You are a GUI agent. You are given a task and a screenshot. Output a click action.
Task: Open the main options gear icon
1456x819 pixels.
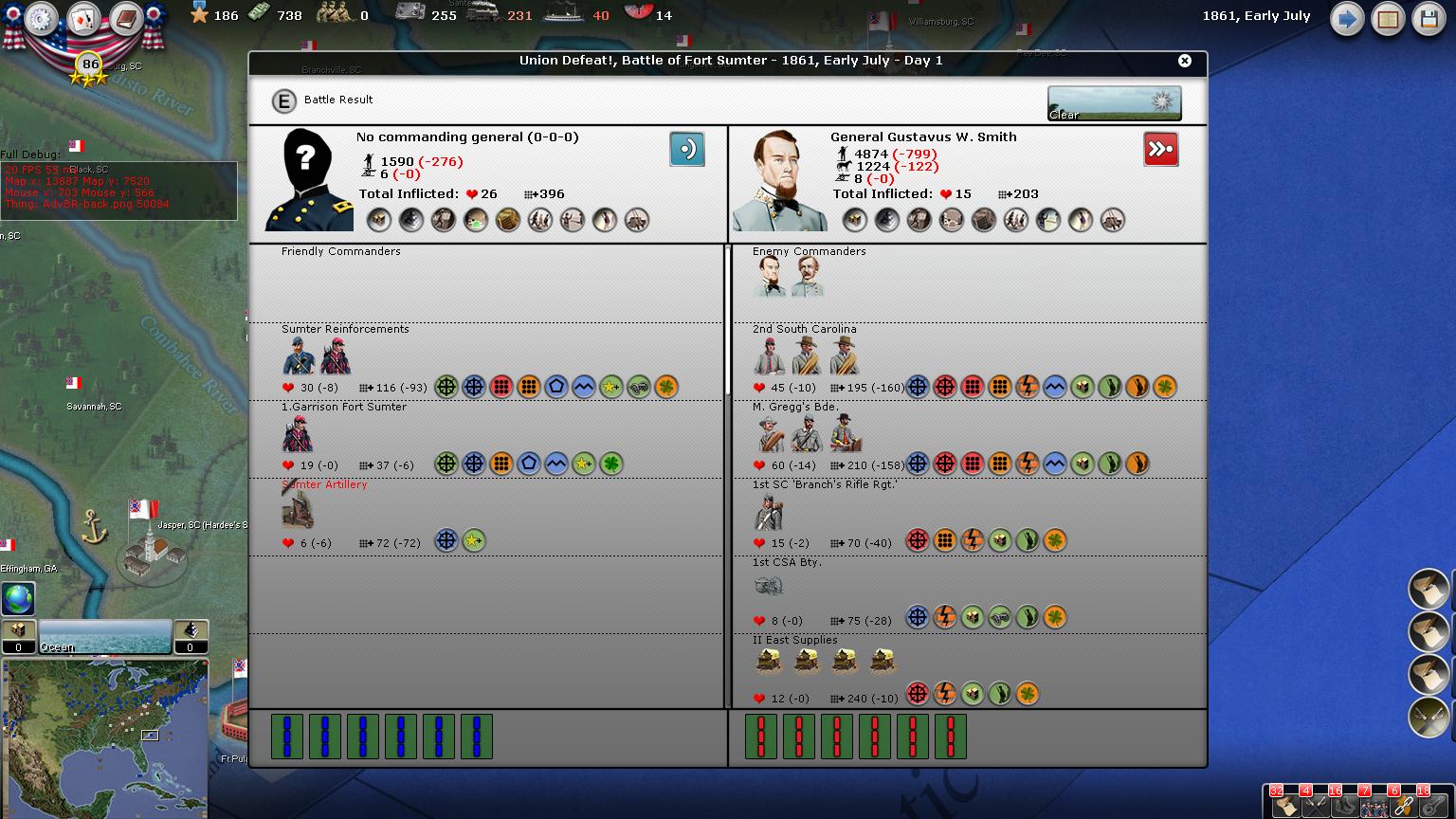click(x=42, y=19)
